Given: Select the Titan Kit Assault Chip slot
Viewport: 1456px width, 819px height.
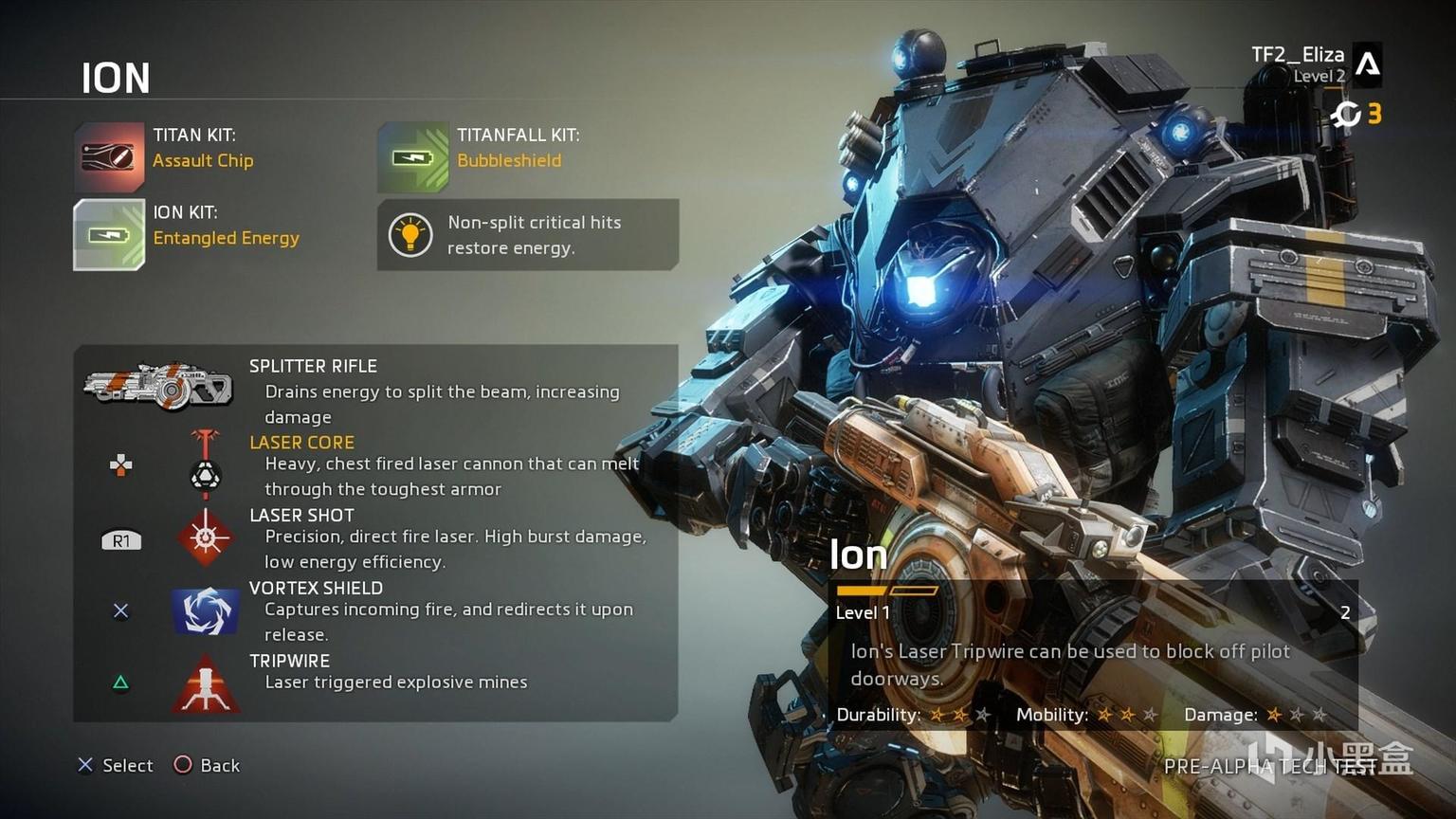Looking at the screenshot, I should point(109,156).
